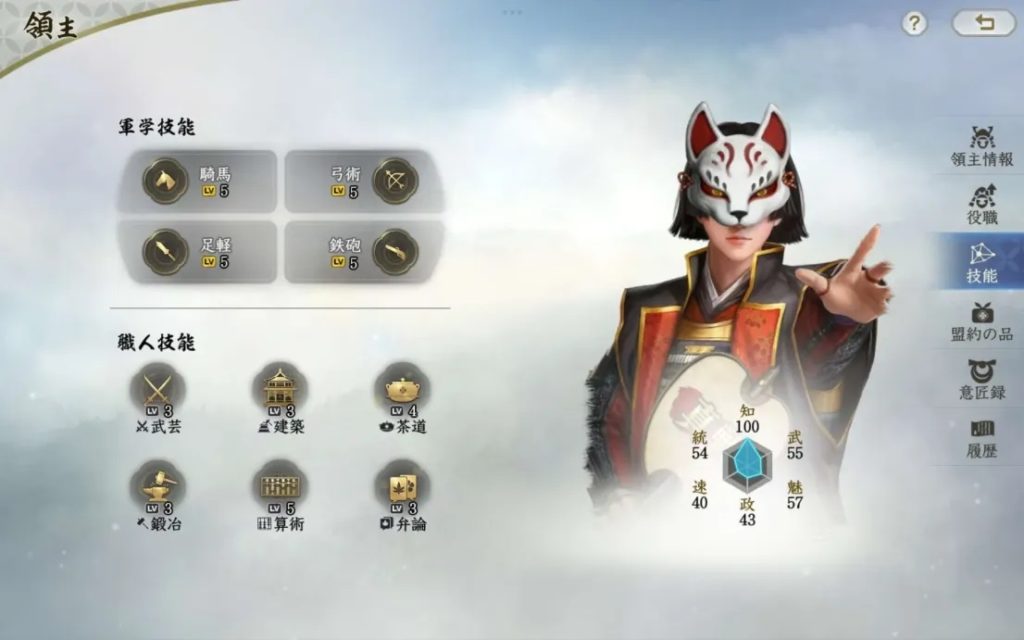
Task: Tap the 鉄砲 military skill
Action: [364, 251]
